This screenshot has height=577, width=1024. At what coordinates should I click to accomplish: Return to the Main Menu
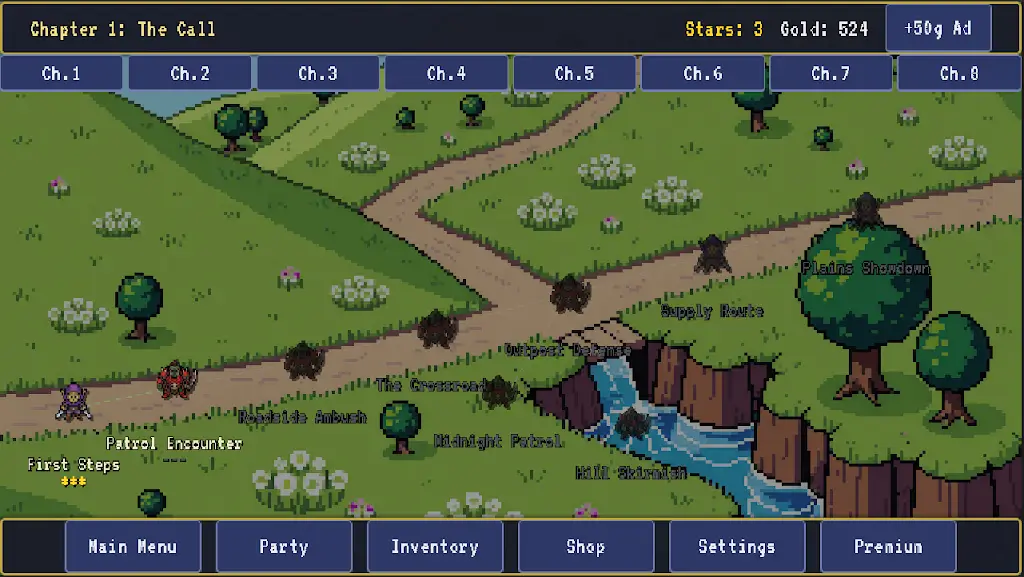tap(133, 546)
